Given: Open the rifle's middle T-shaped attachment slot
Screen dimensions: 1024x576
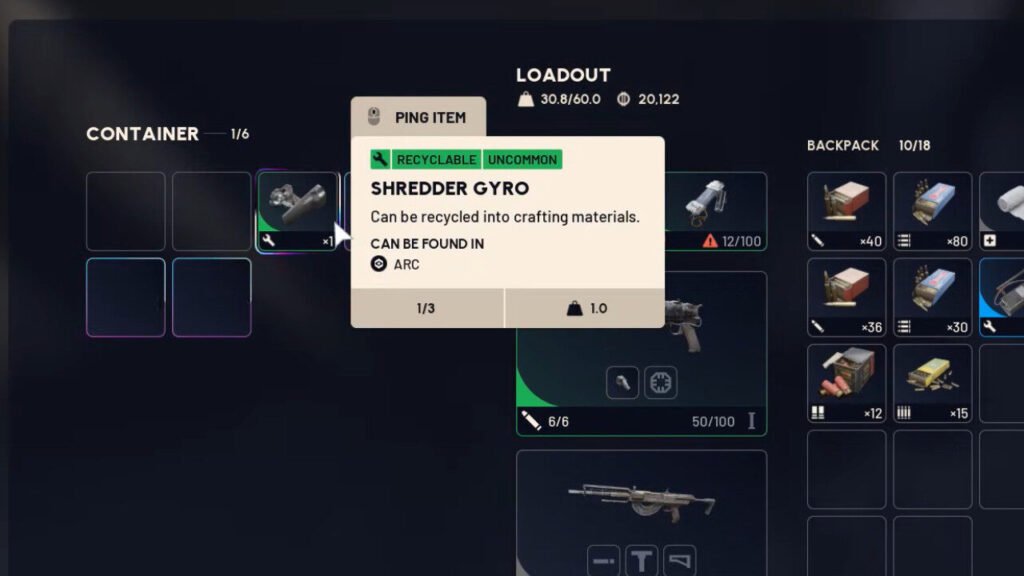Looking at the screenshot, I should [x=641, y=560].
